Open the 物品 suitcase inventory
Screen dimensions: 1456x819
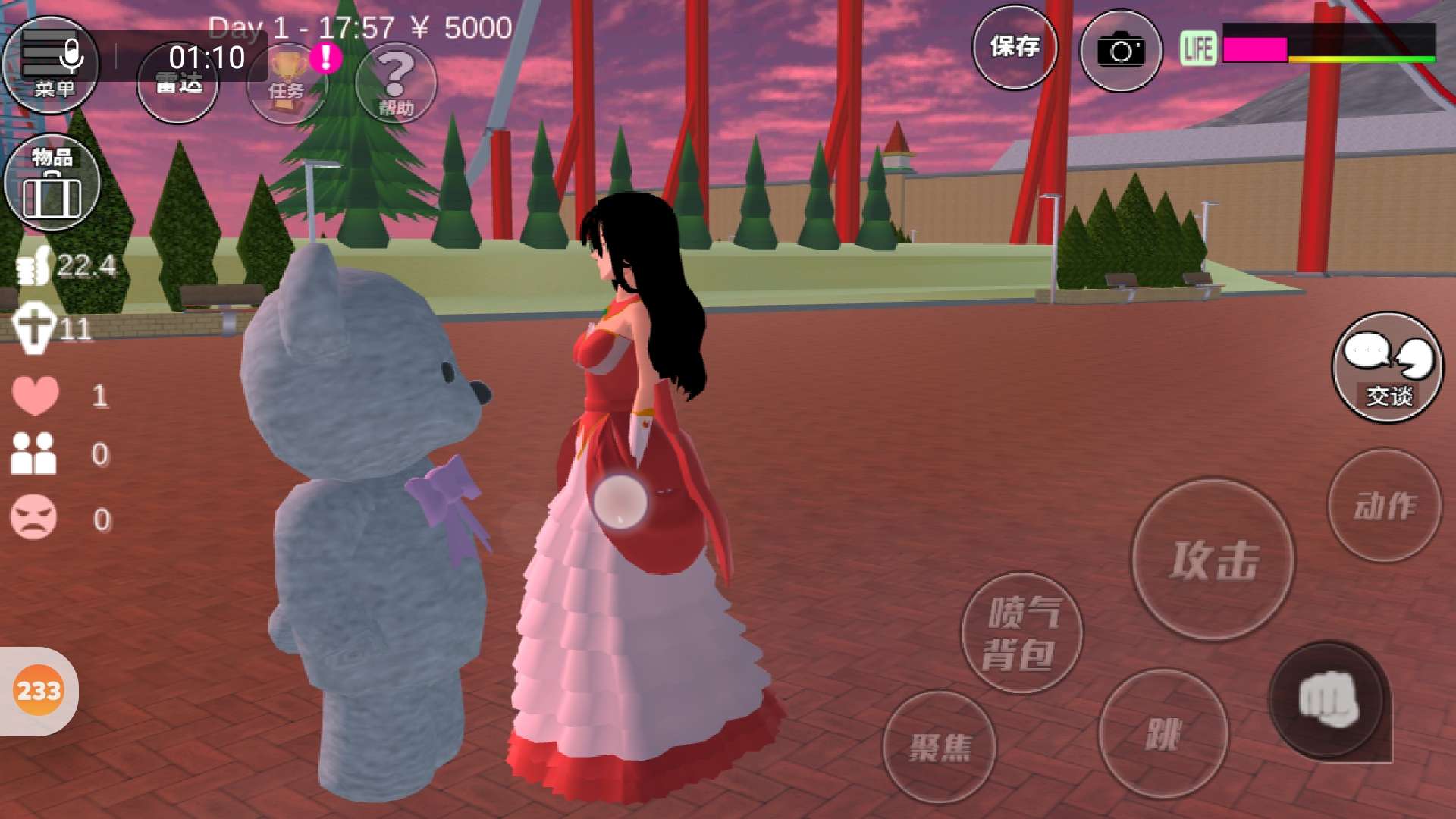click(x=52, y=183)
